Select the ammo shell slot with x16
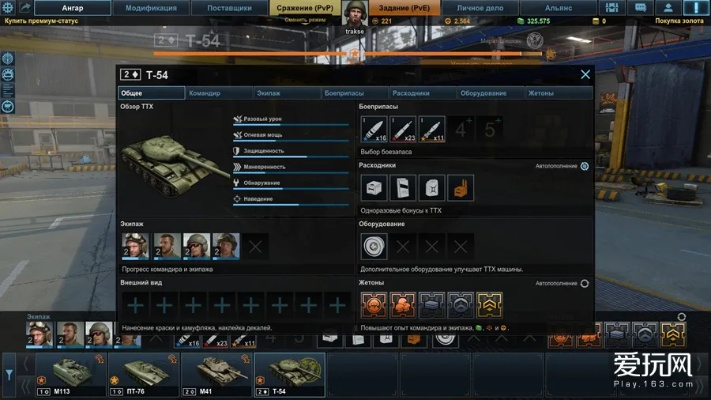711x400 pixels. click(x=373, y=130)
